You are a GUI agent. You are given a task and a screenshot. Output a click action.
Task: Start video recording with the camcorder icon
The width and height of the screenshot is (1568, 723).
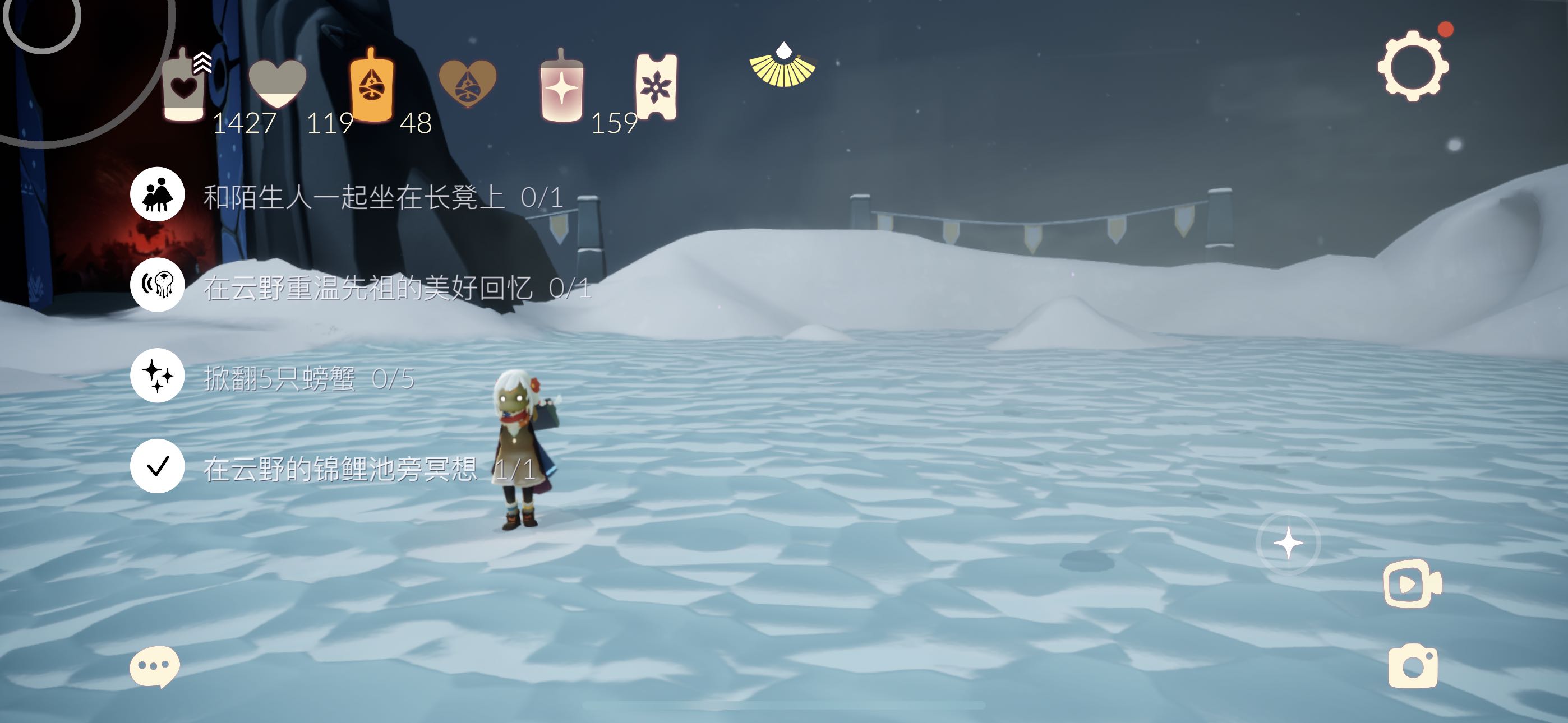[1412, 583]
